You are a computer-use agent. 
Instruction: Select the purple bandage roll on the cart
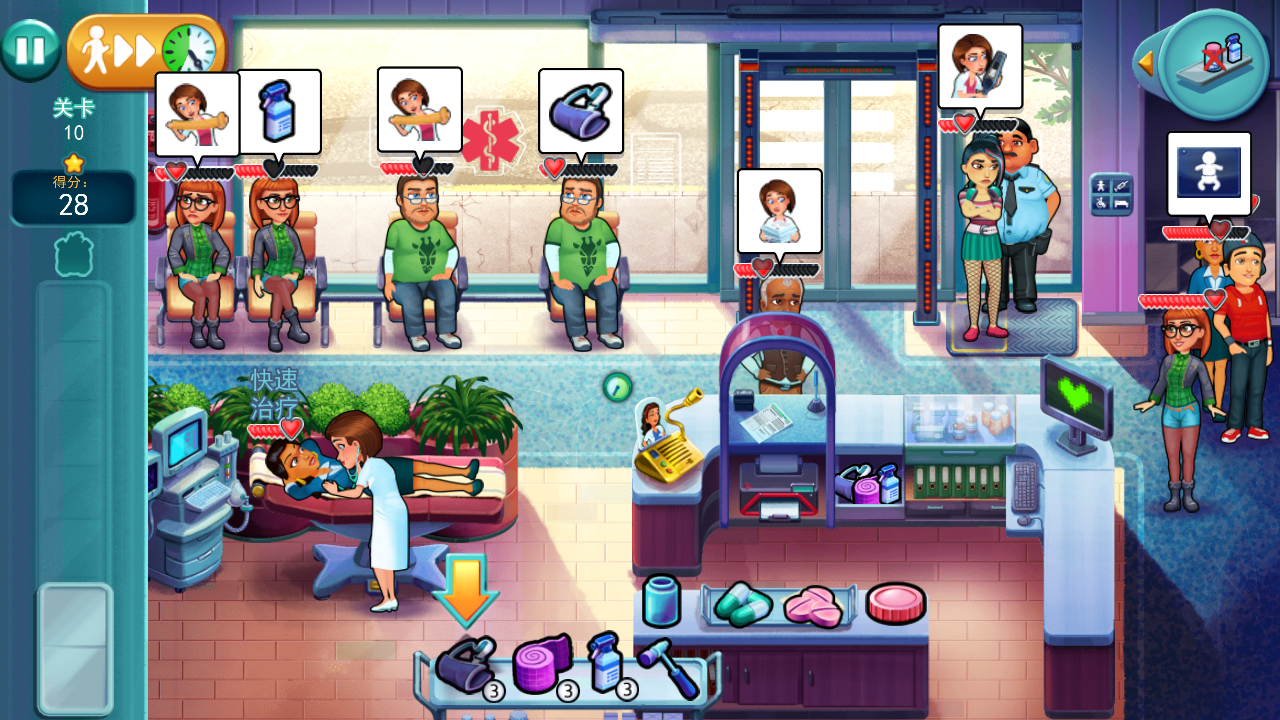tap(543, 664)
